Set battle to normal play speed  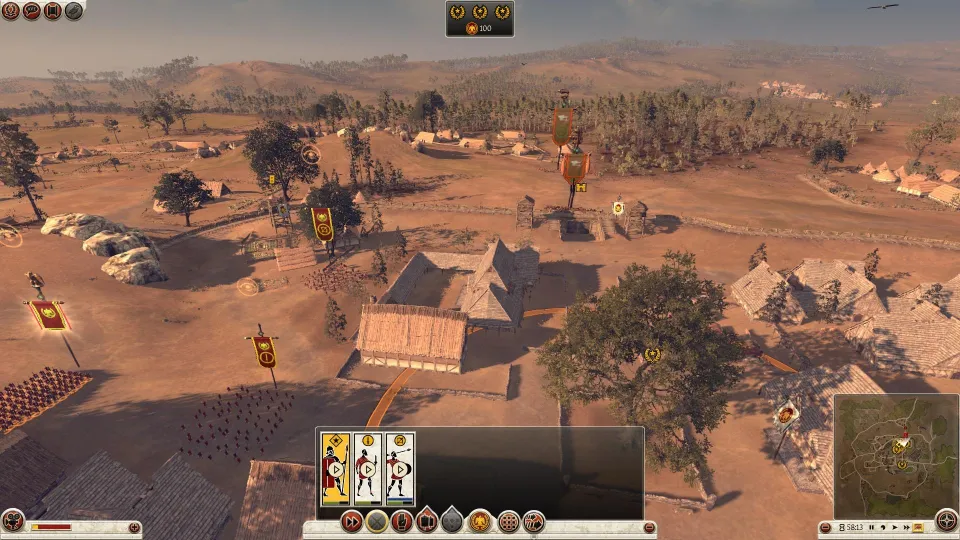tap(895, 527)
